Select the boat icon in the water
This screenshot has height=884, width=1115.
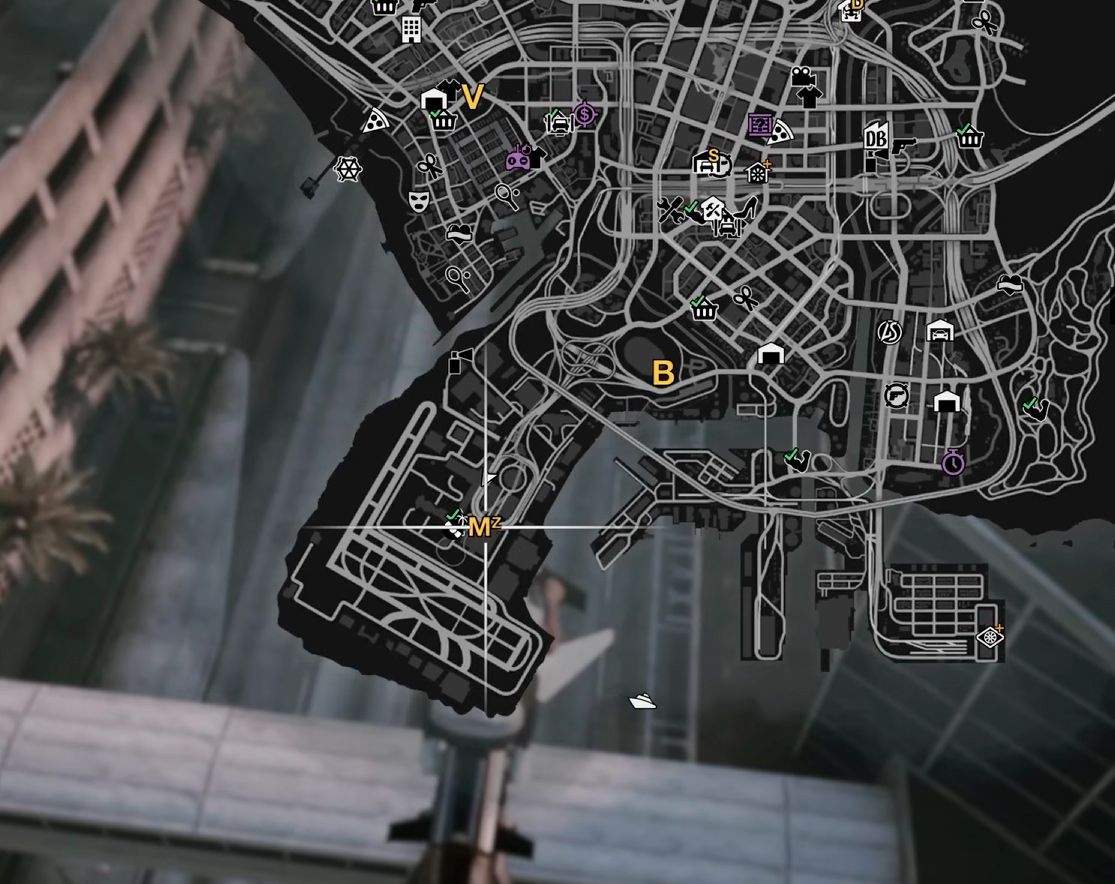tap(642, 701)
